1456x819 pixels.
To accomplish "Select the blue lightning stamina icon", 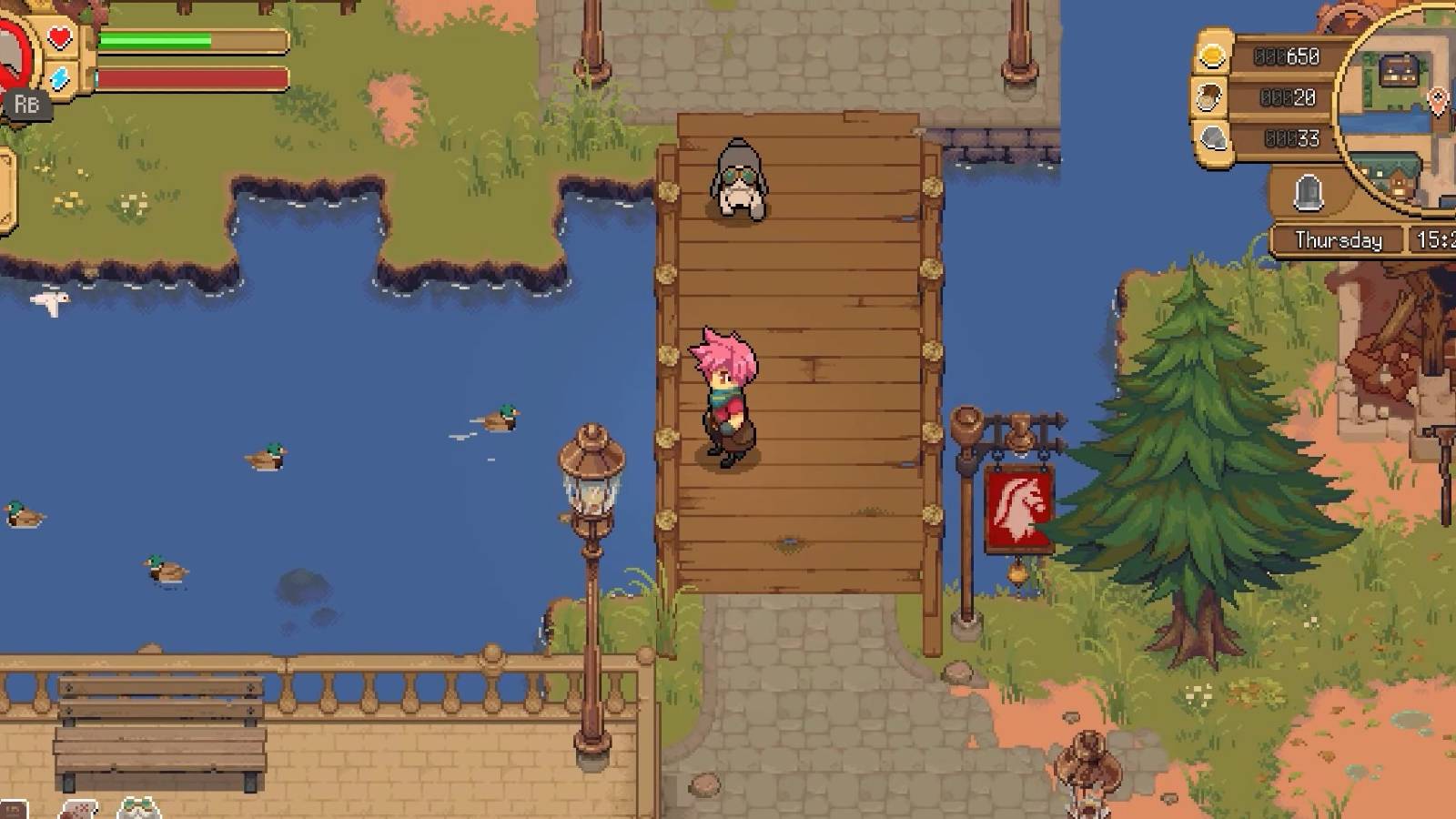I will 56,78.
